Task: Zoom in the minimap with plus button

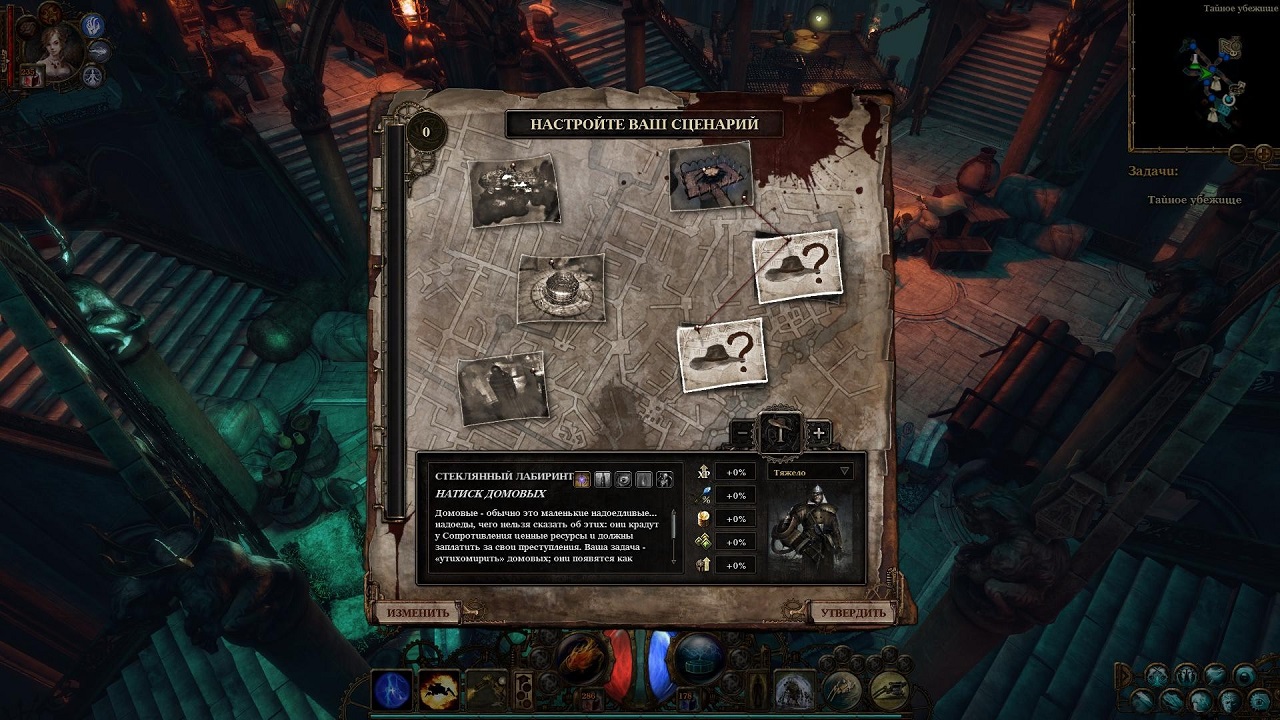Action: [x=1264, y=153]
